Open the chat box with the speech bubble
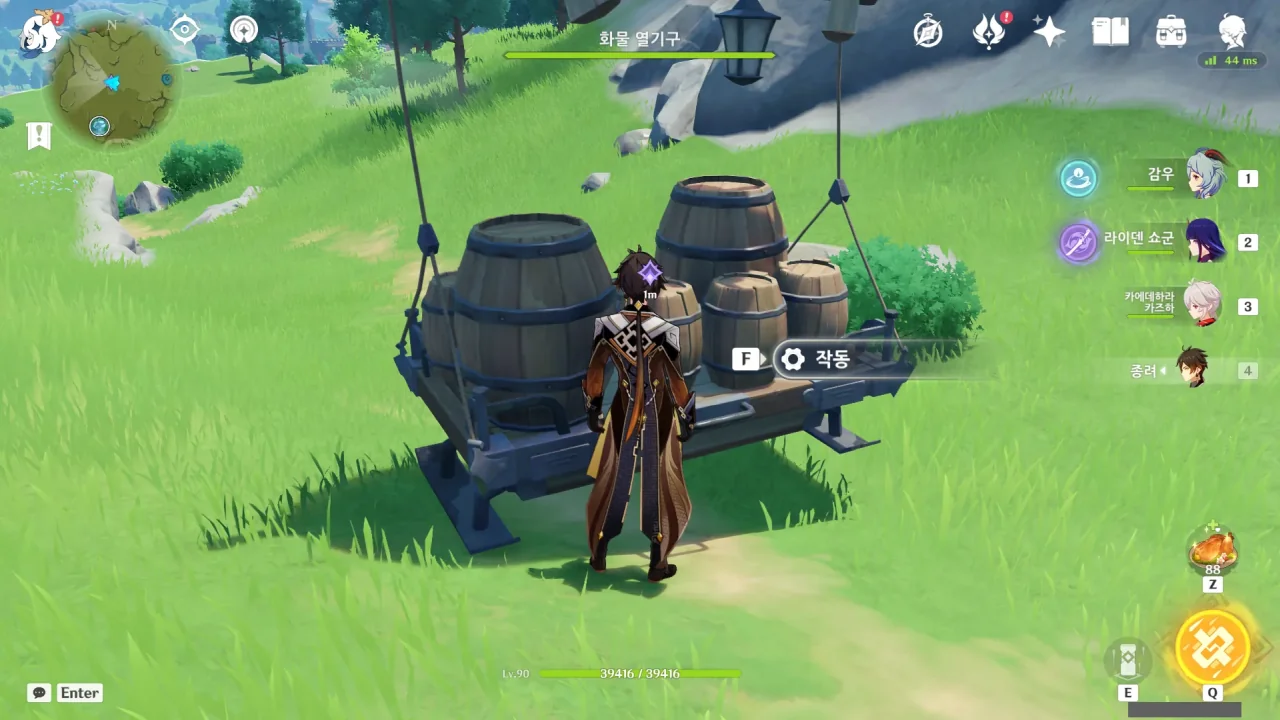1280x720 pixels. point(39,693)
